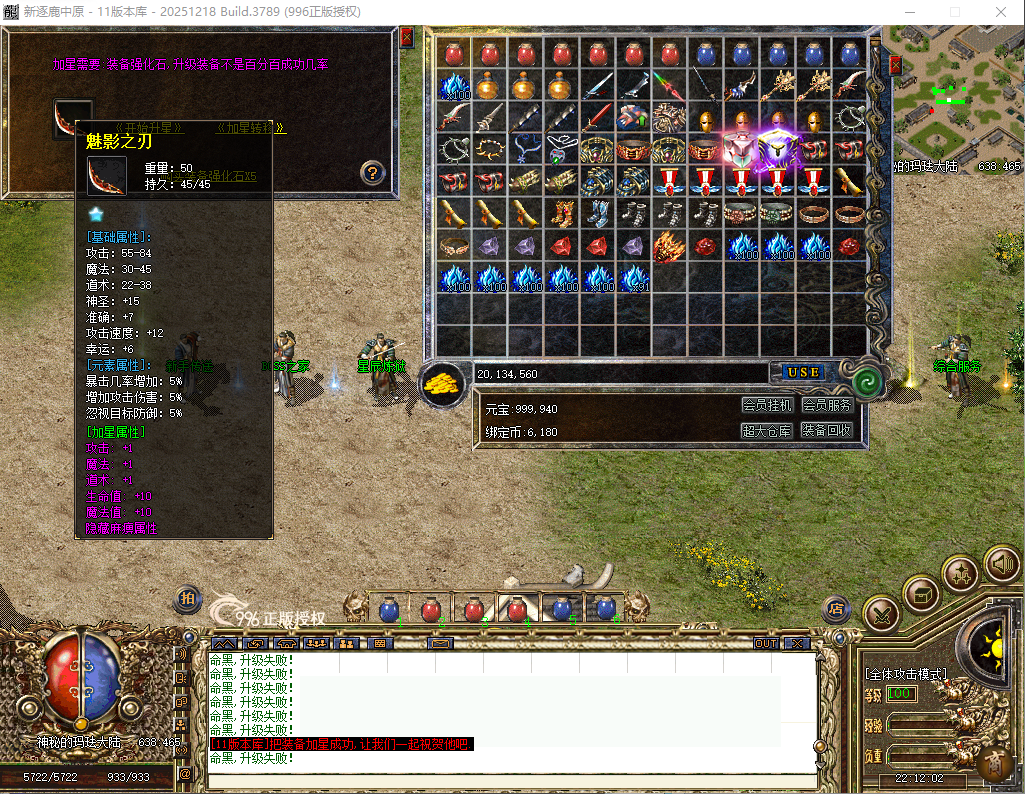1025x794 pixels.
Task: Click the green swirl bag button
Action: click(x=866, y=381)
